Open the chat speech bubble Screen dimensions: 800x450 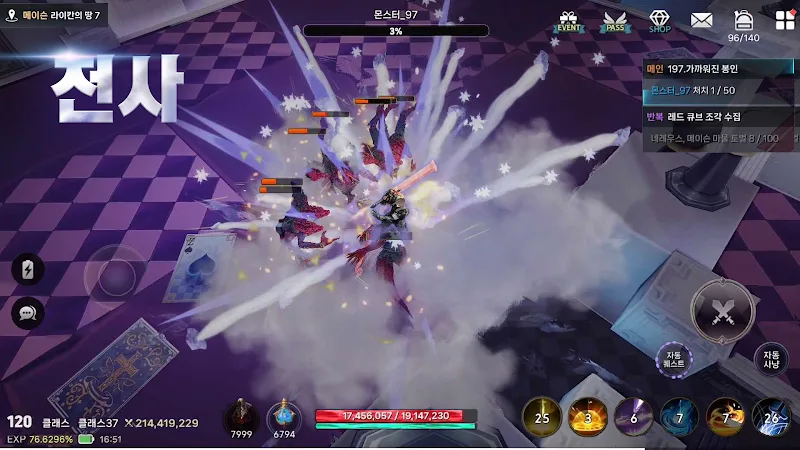click(x=27, y=313)
